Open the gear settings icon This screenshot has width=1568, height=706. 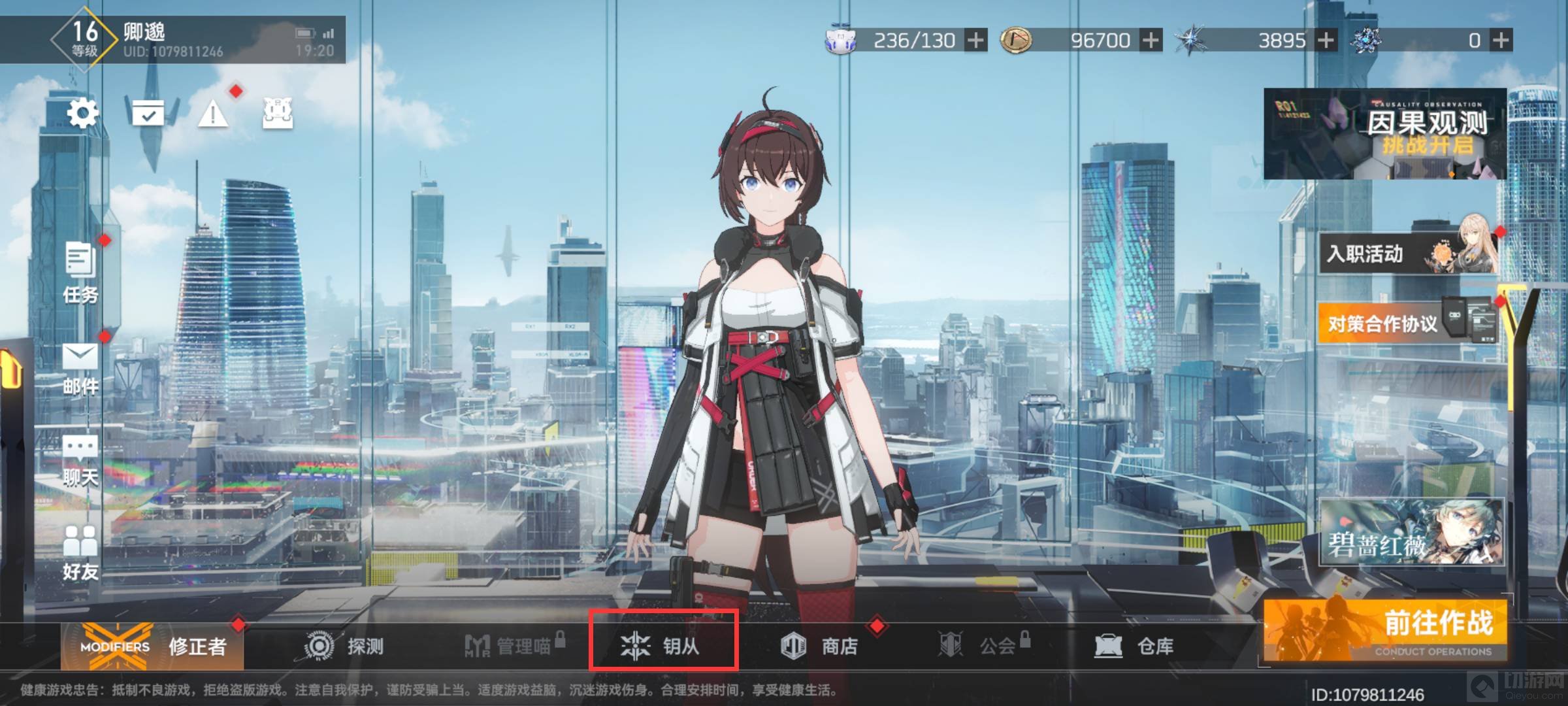pyautogui.click(x=83, y=114)
